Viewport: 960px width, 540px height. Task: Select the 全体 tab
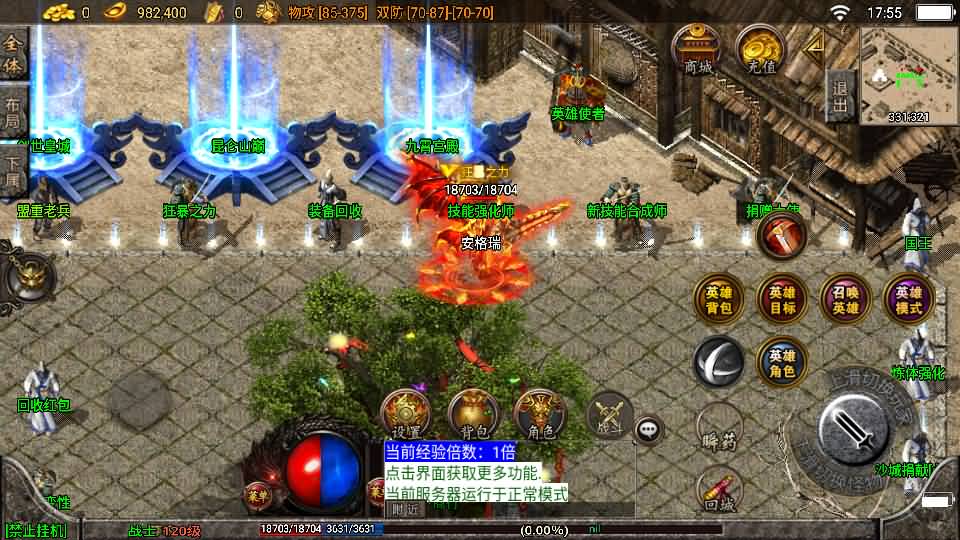click(x=13, y=54)
